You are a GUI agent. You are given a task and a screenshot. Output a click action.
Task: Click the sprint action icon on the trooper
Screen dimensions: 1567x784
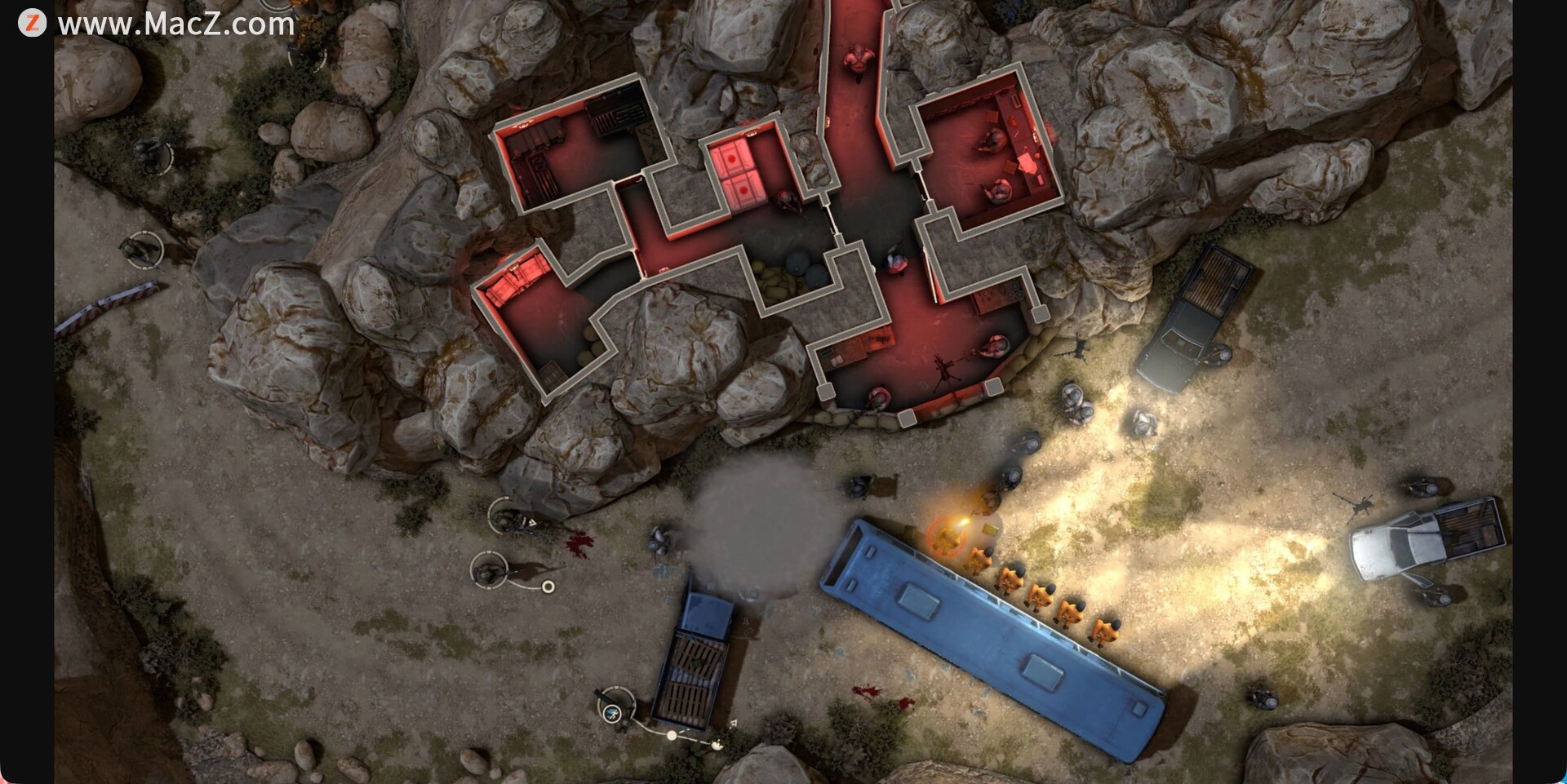tap(612, 715)
